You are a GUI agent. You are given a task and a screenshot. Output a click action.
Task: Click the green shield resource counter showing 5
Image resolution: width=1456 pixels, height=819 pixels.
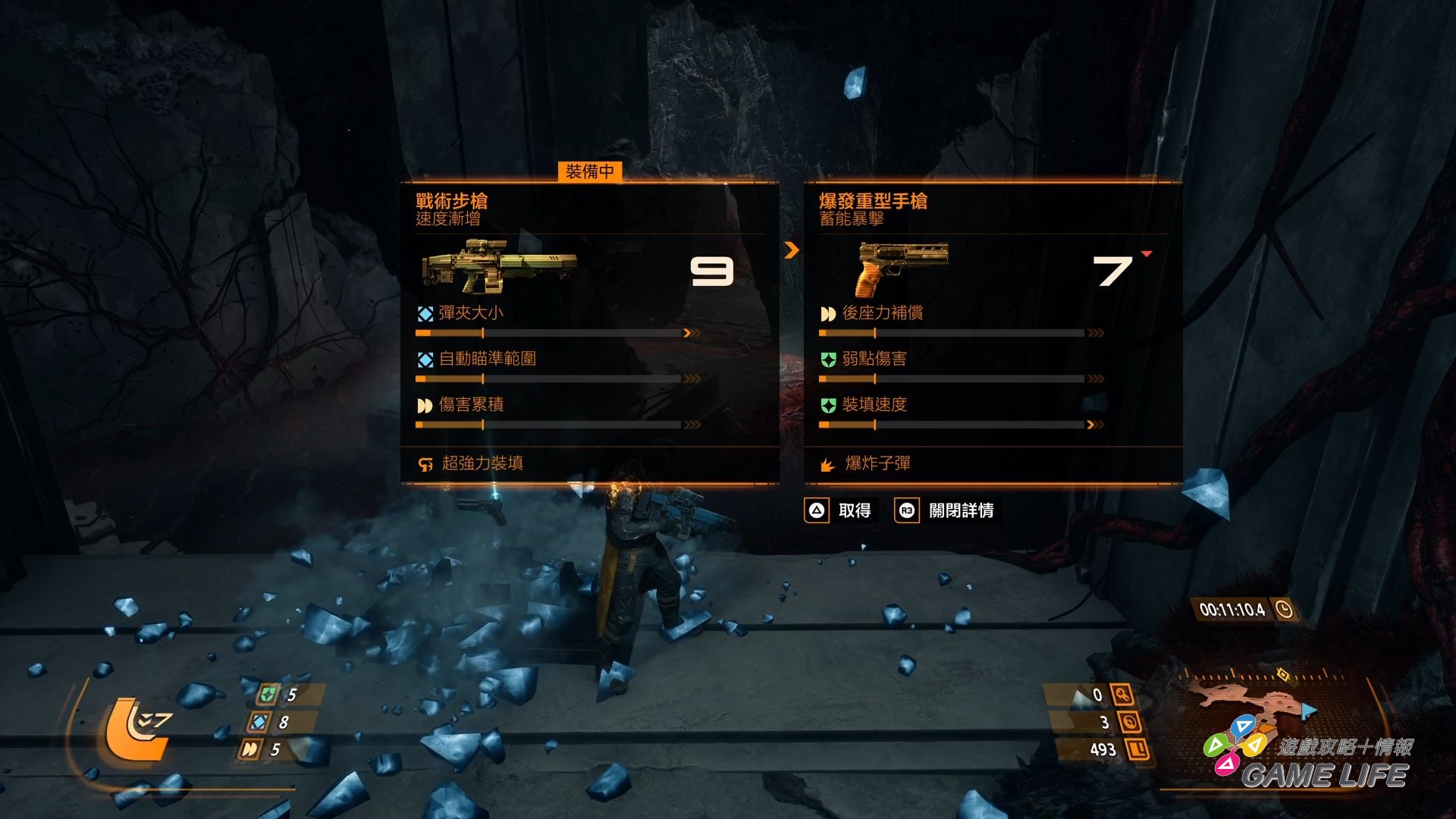(269, 694)
